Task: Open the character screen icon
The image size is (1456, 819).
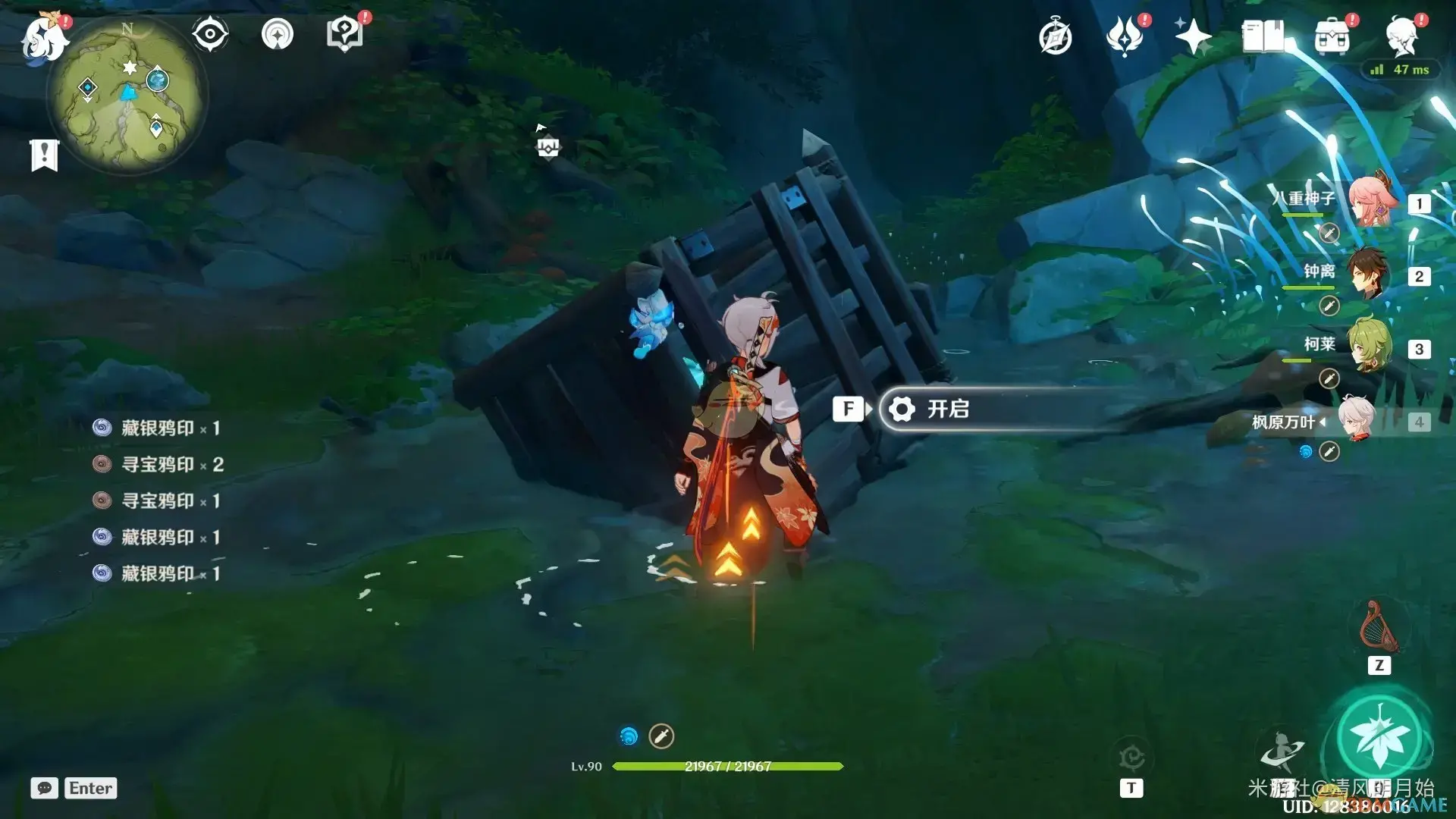Action: pyautogui.click(x=1401, y=36)
